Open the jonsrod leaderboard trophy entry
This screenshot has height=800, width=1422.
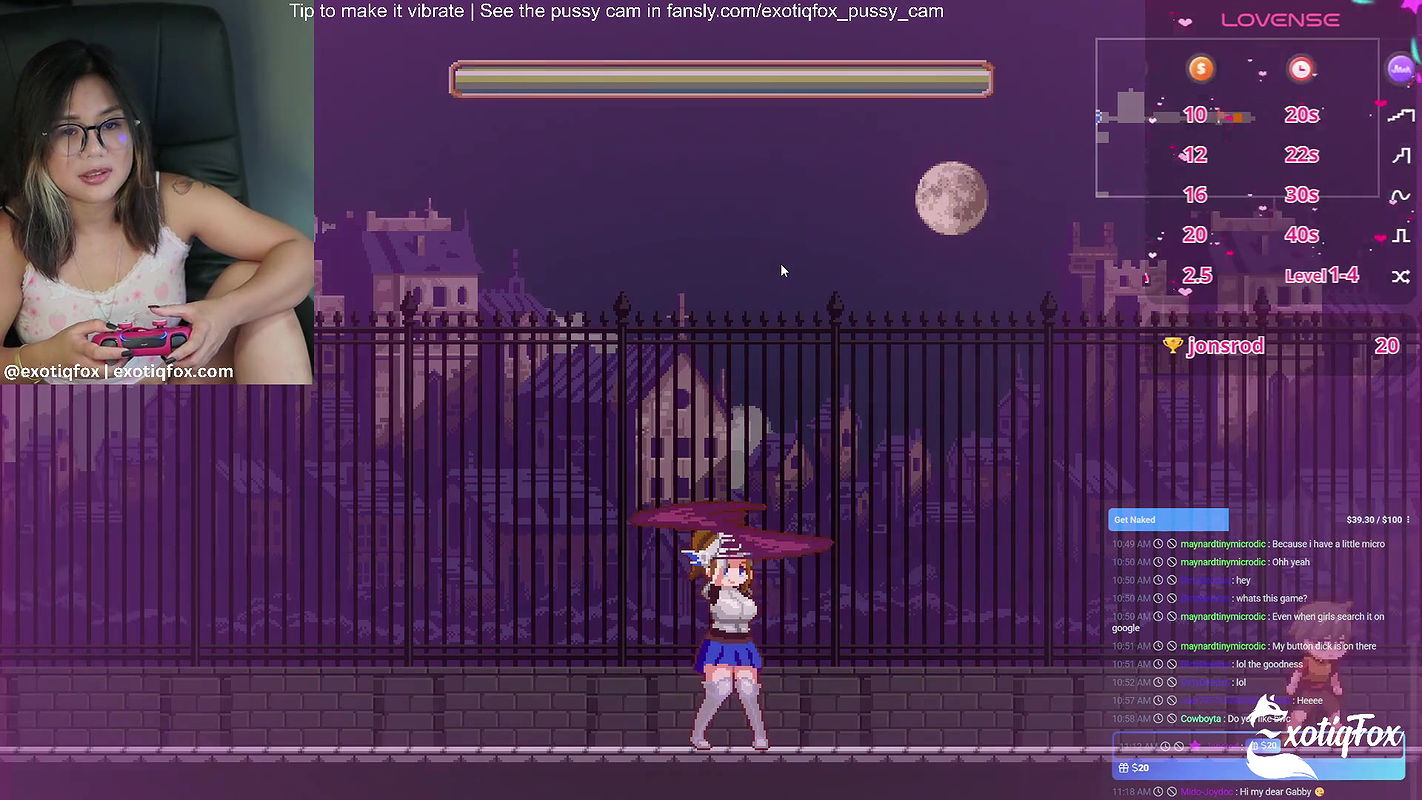1218,345
